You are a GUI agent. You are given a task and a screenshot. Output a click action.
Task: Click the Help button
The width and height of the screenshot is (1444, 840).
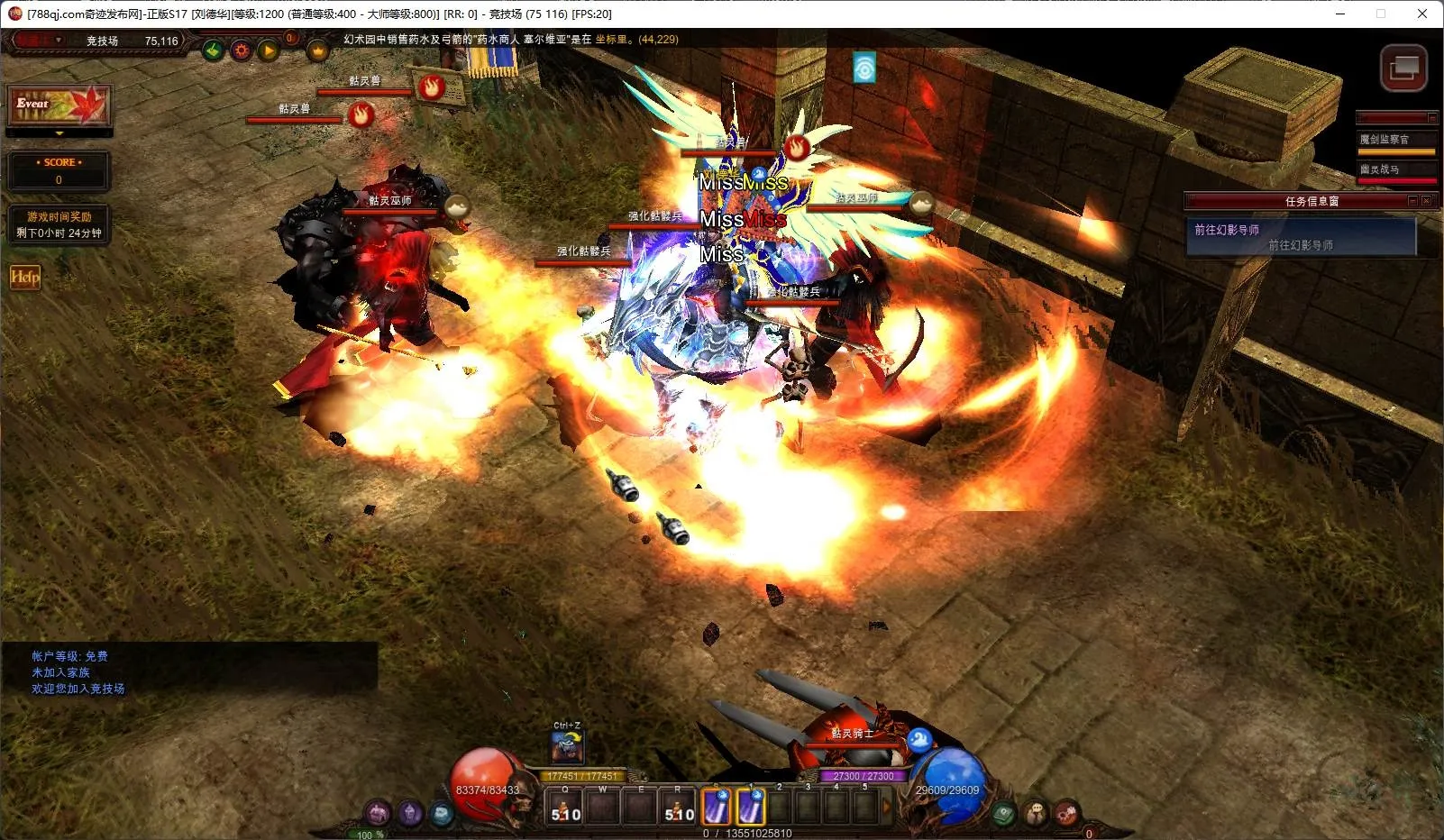25,277
